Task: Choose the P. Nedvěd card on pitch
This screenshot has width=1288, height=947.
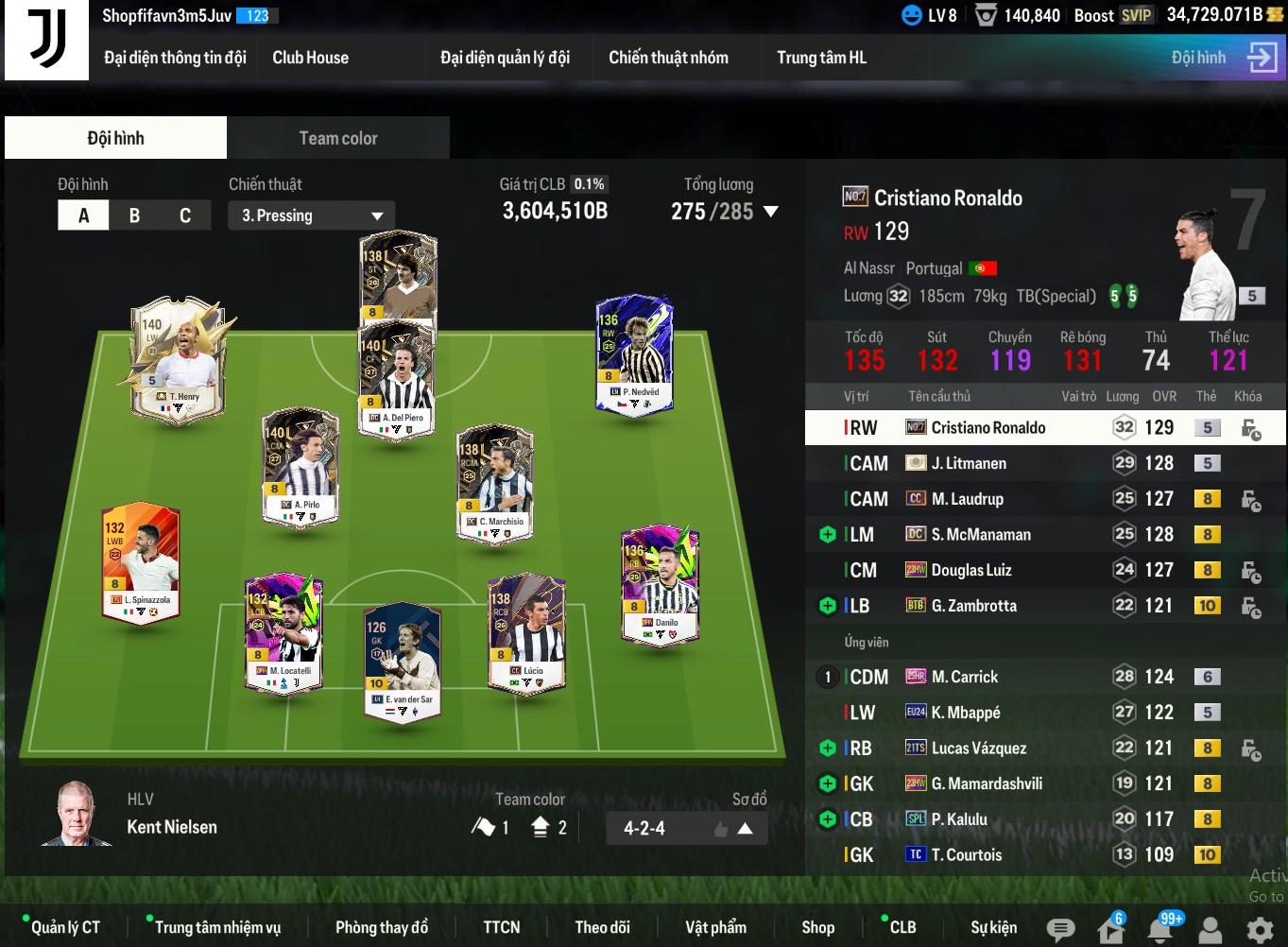Action: [634, 353]
